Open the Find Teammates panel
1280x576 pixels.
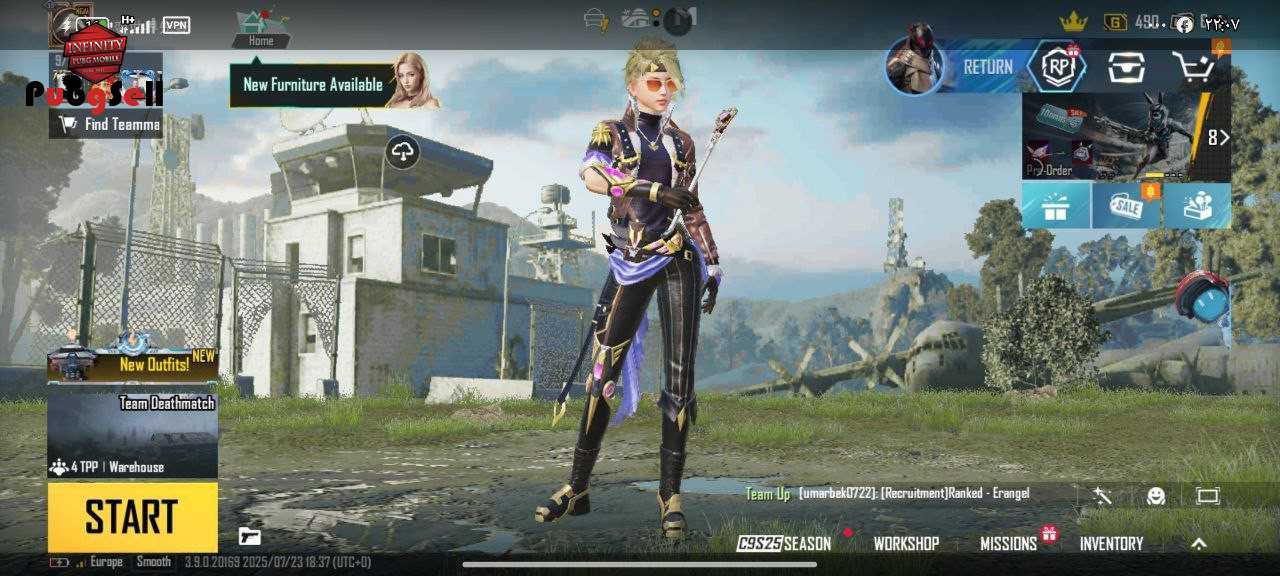click(110, 124)
